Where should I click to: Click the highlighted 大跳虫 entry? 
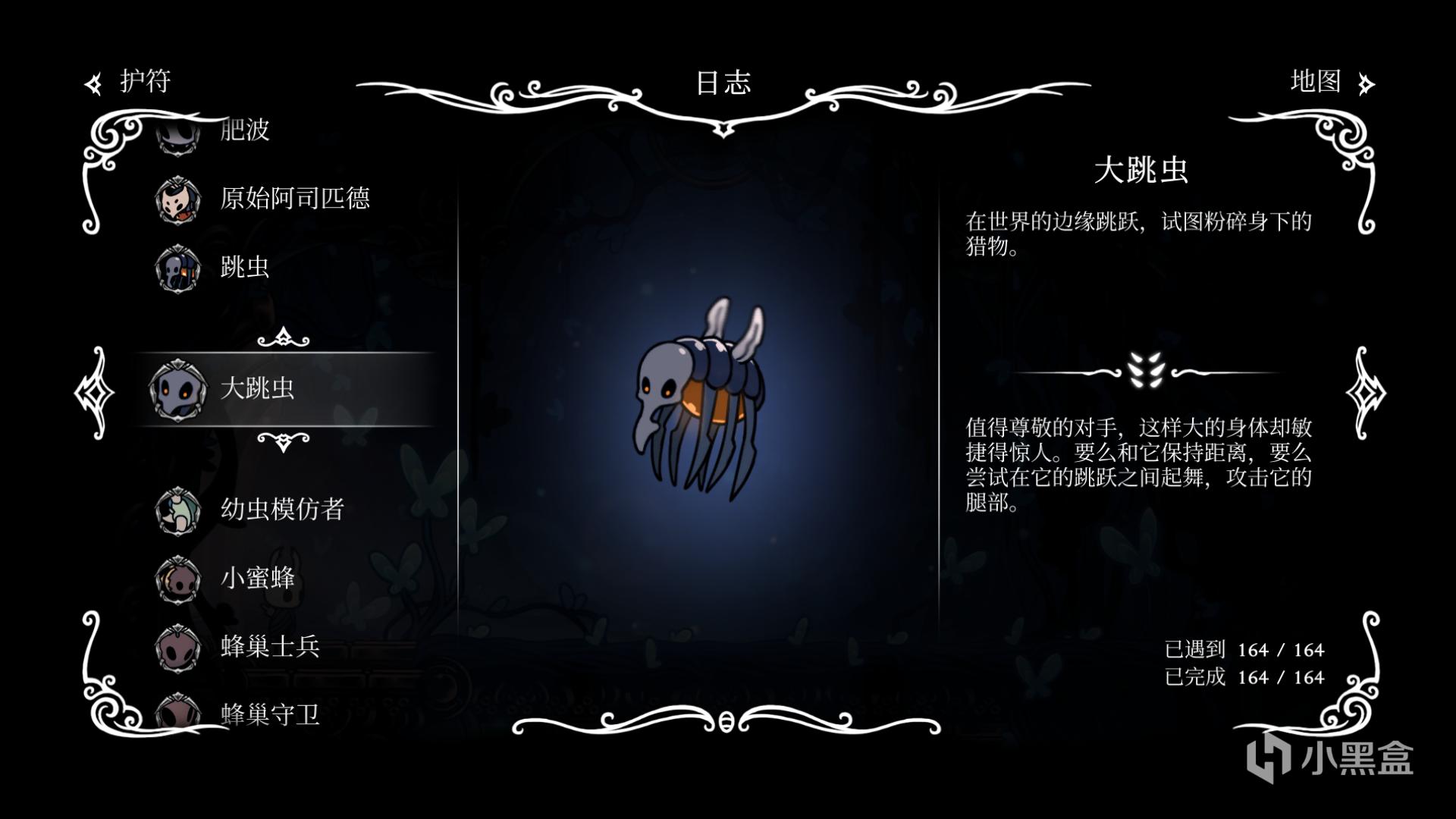coord(258,389)
